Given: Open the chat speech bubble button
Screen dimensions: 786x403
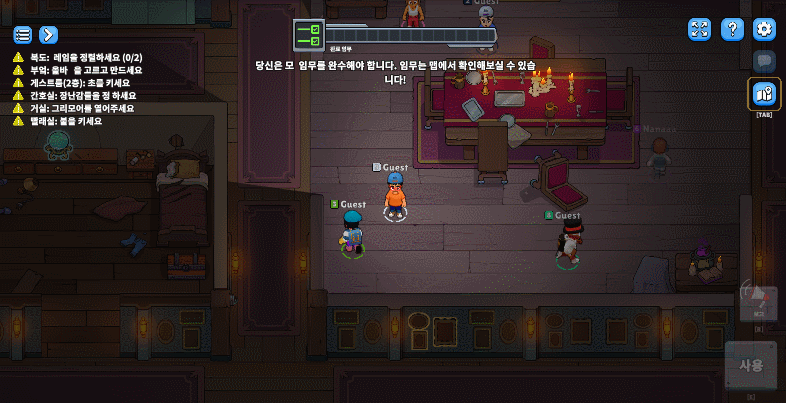Looking at the screenshot, I should tap(765, 61).
